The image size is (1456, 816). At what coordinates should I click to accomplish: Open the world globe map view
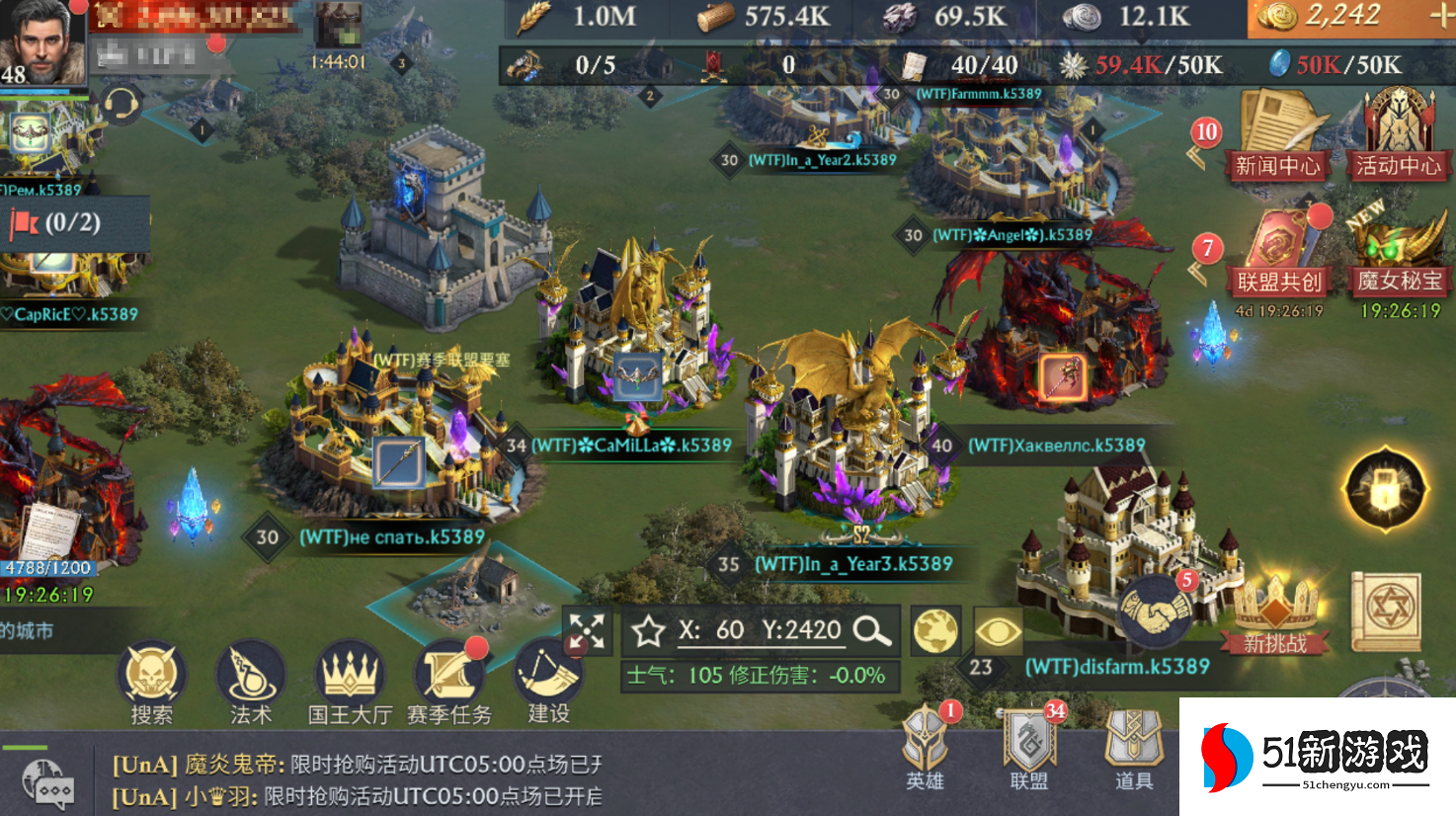pyautogui.click(x=935, y=630)
